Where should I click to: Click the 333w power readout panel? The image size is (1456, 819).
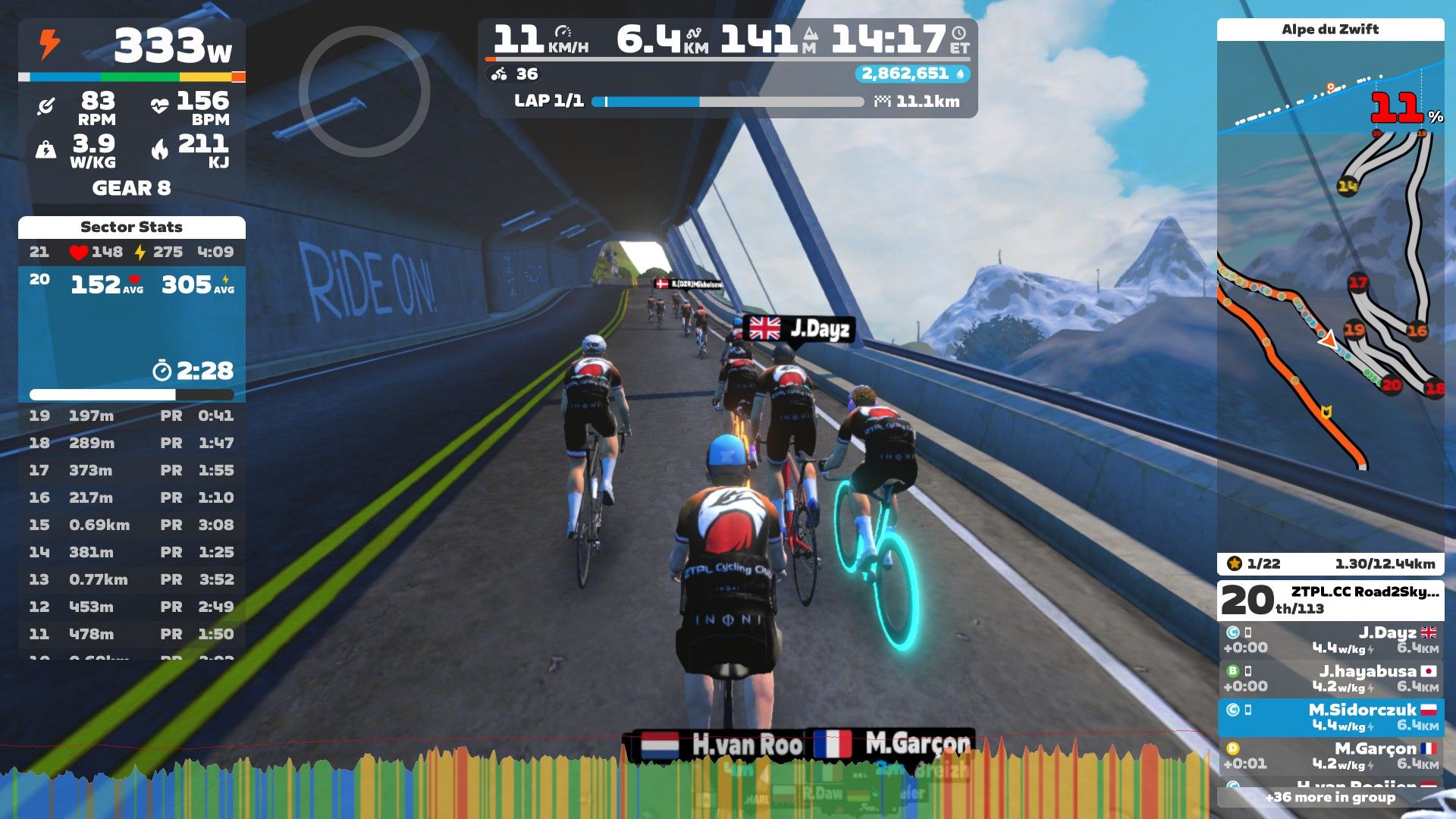coord(131,47)
